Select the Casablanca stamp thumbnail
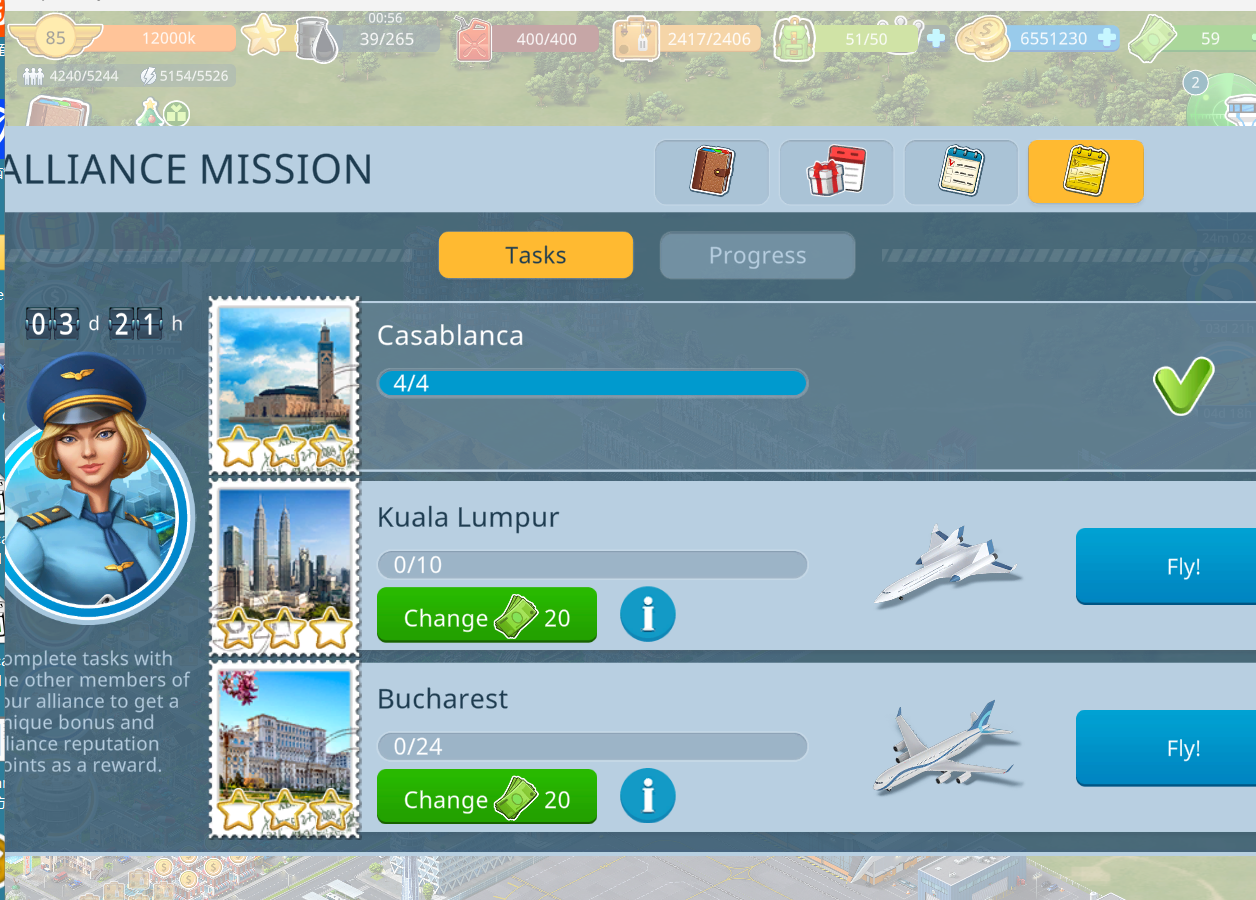1256x900 pixels. pos(284,386)
